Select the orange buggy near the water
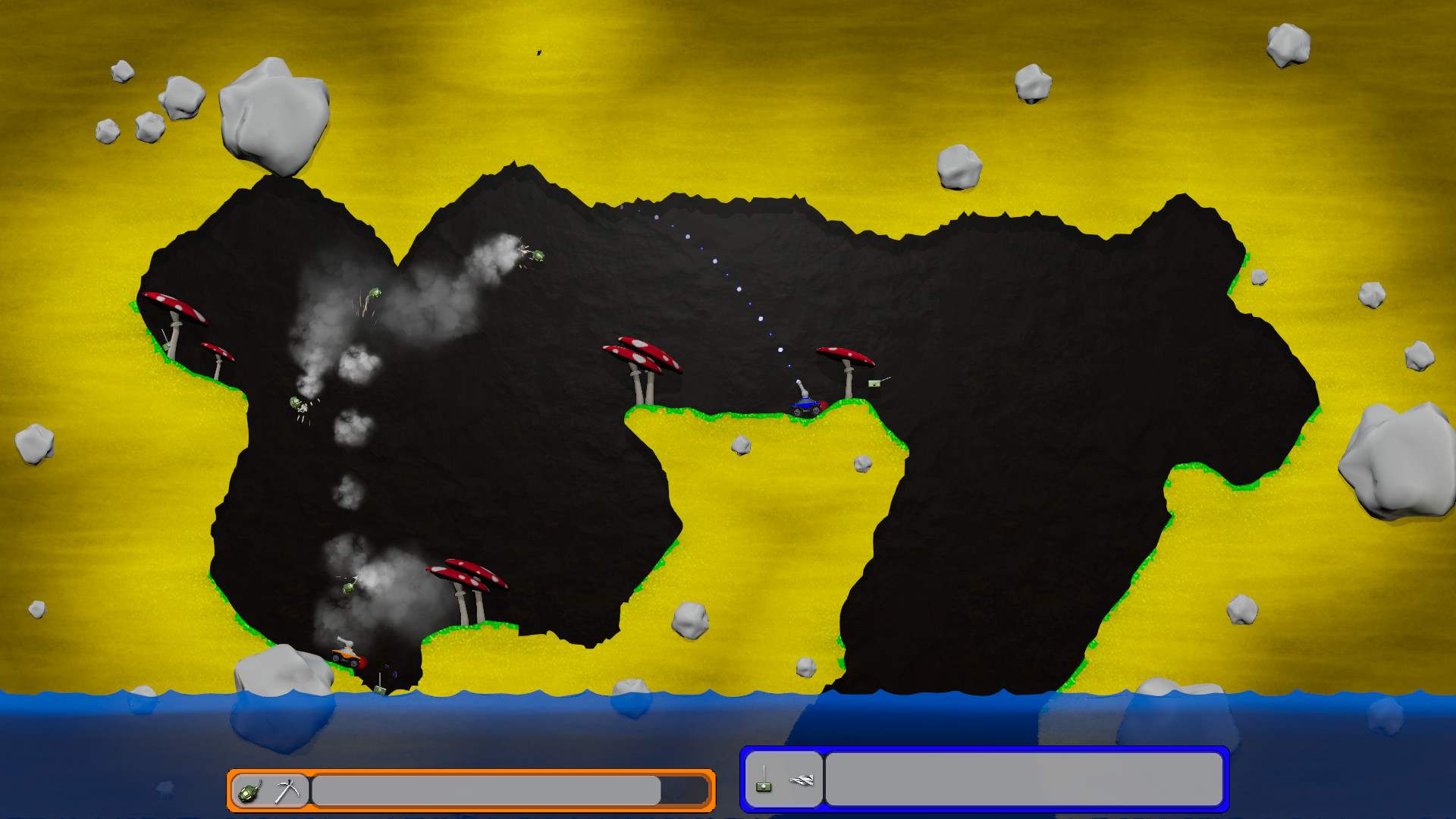The image size is (1456, 819). 347,657
